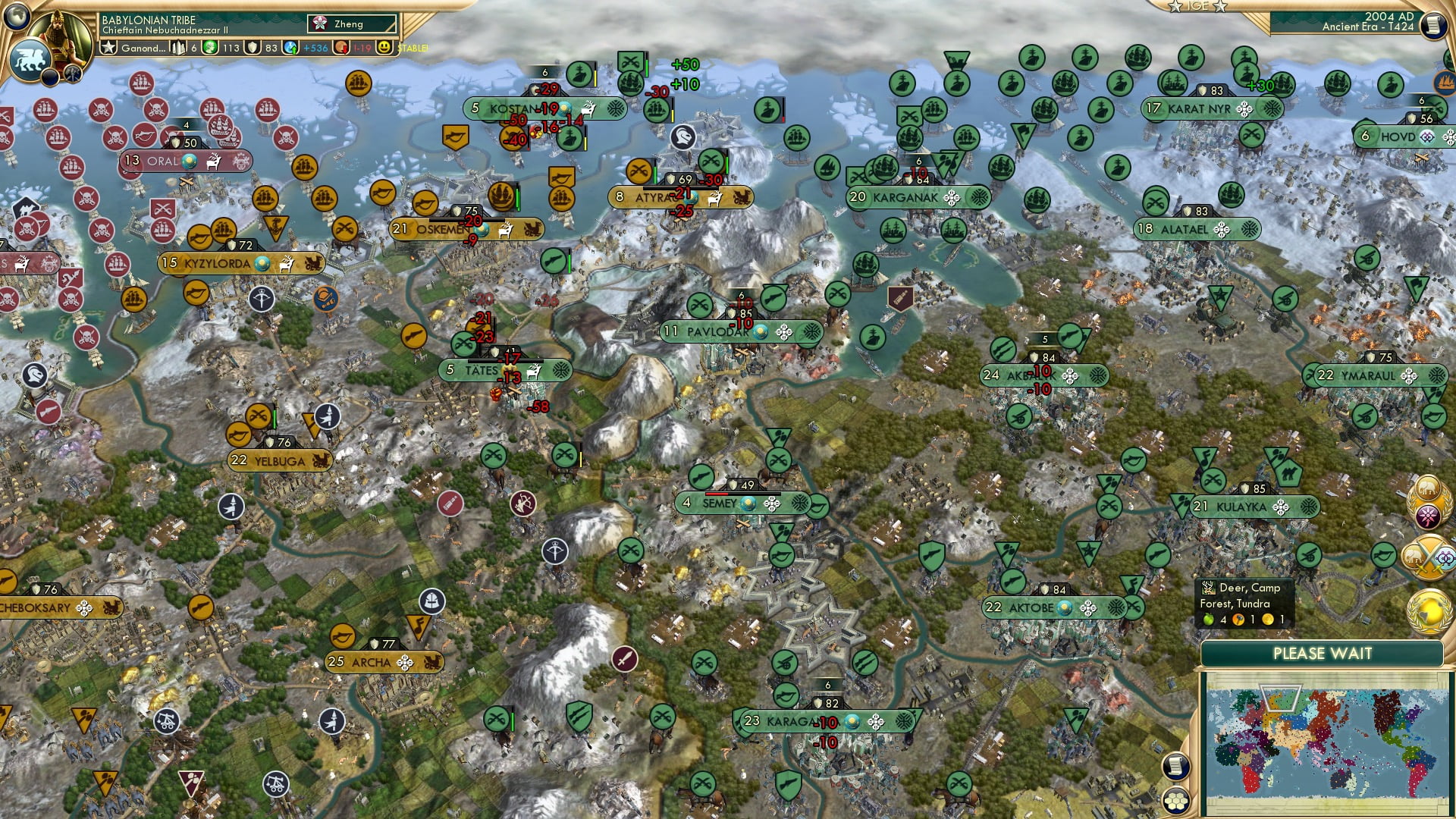The image size is (1456, 819).
Task: Click the science globe icon showing +536
Action: pyautogui.click(x=291, y=49)
